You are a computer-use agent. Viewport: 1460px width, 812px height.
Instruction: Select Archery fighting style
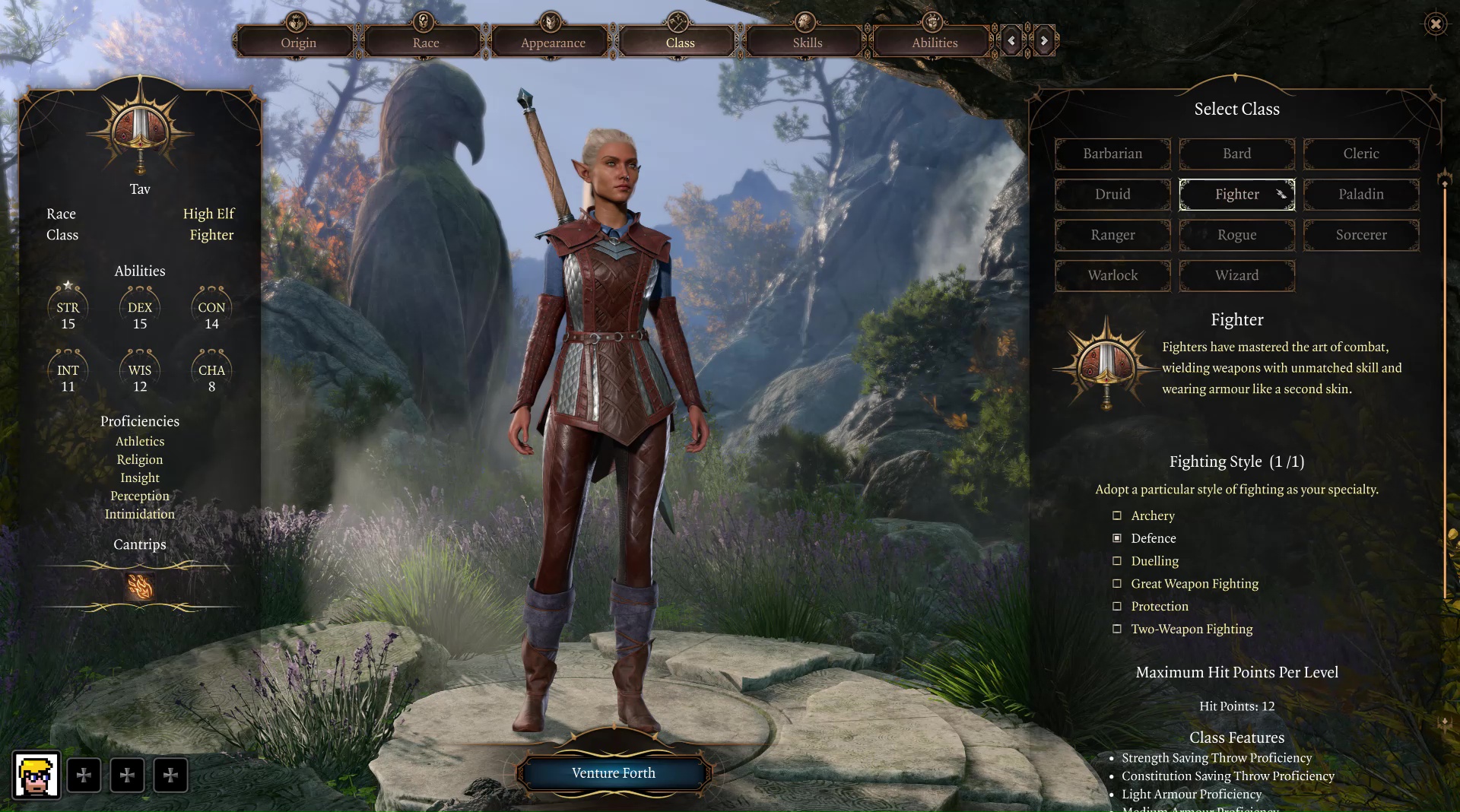tap(1117, 515)
